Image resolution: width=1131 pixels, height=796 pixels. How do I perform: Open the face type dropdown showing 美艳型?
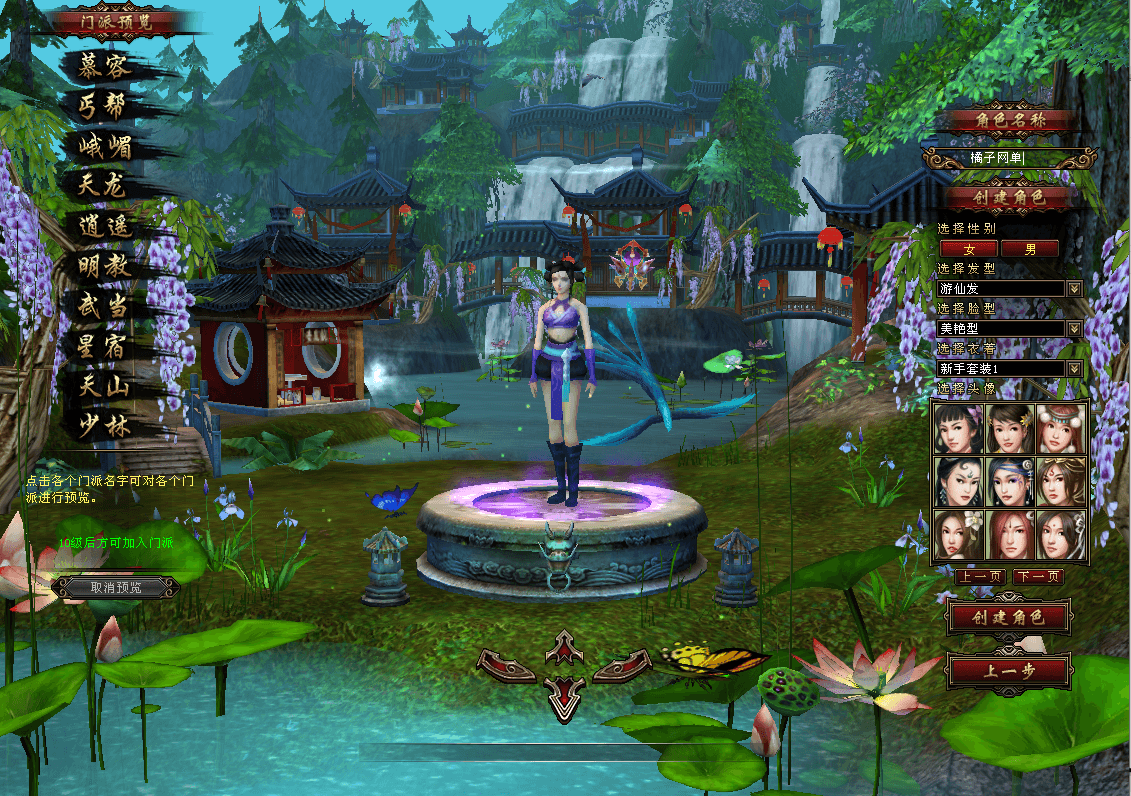1074,328
